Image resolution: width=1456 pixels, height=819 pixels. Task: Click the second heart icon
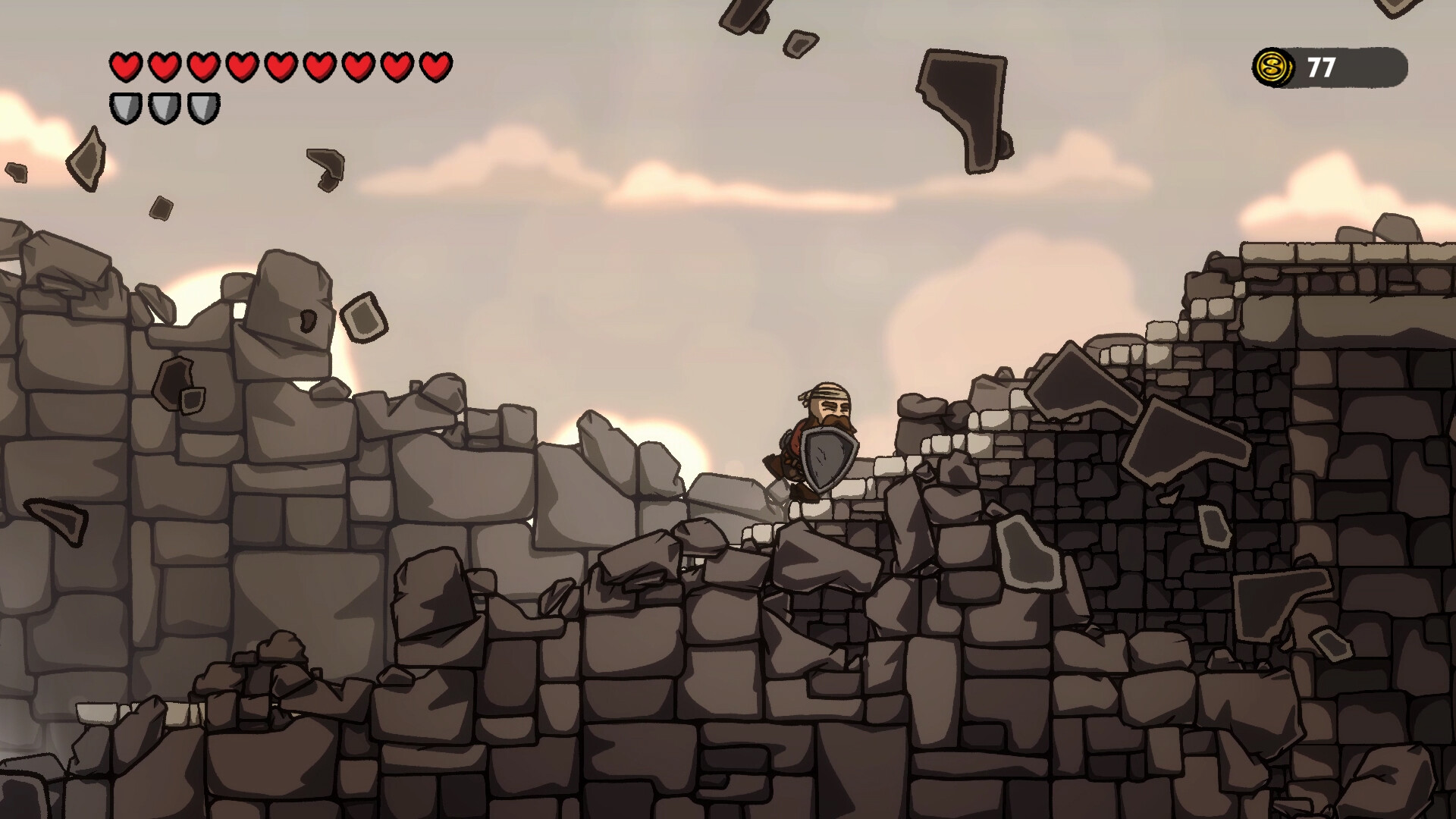163,67
